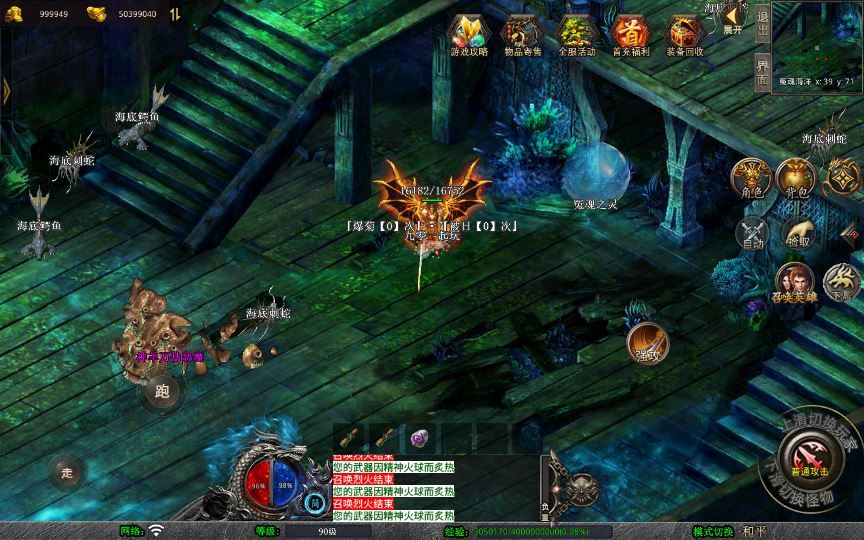Tap the 拾取 pickup button

pyautogui.click(x=798, y=234)
